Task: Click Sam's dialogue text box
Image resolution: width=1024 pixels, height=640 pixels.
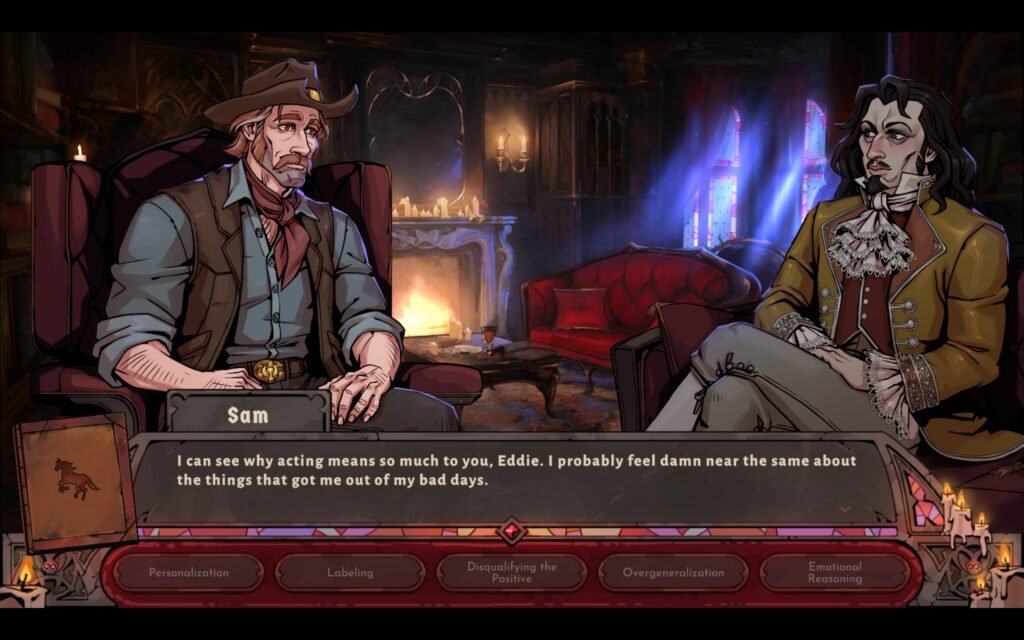Action: point(500,472)
